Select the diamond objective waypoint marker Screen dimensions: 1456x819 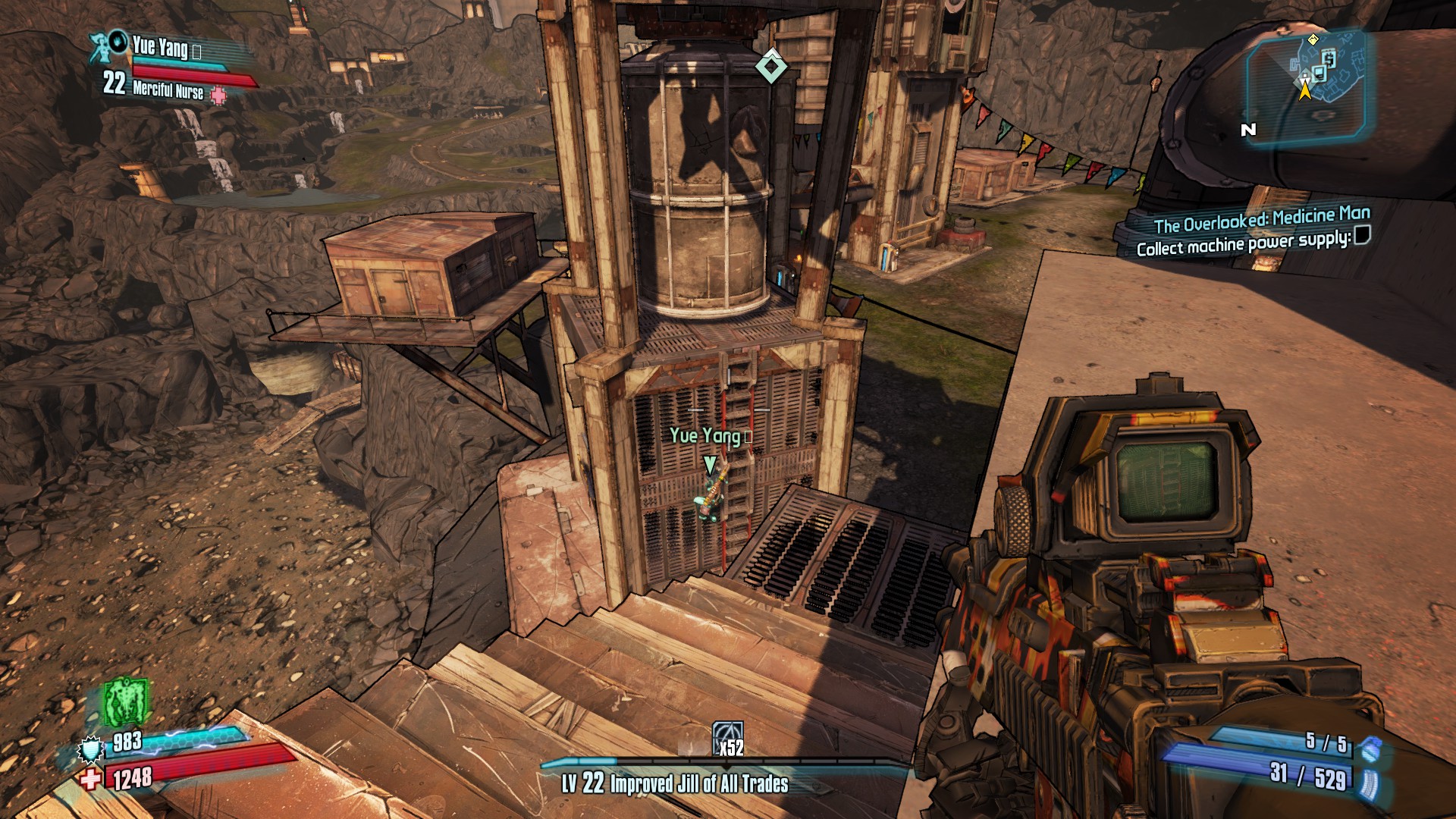click(x=771, y=66)
